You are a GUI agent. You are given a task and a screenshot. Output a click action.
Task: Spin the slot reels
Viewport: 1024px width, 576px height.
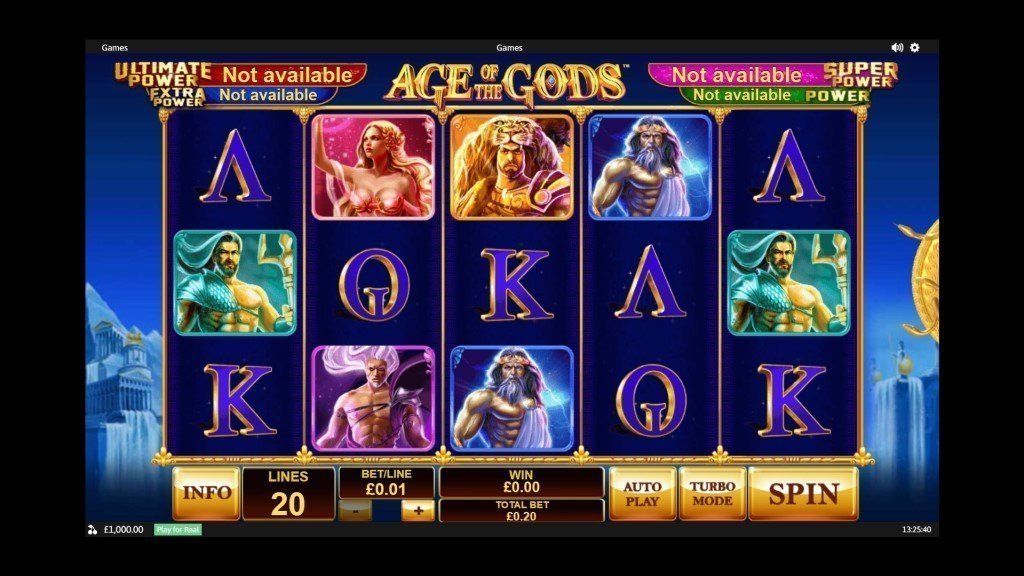coord(802,493)
